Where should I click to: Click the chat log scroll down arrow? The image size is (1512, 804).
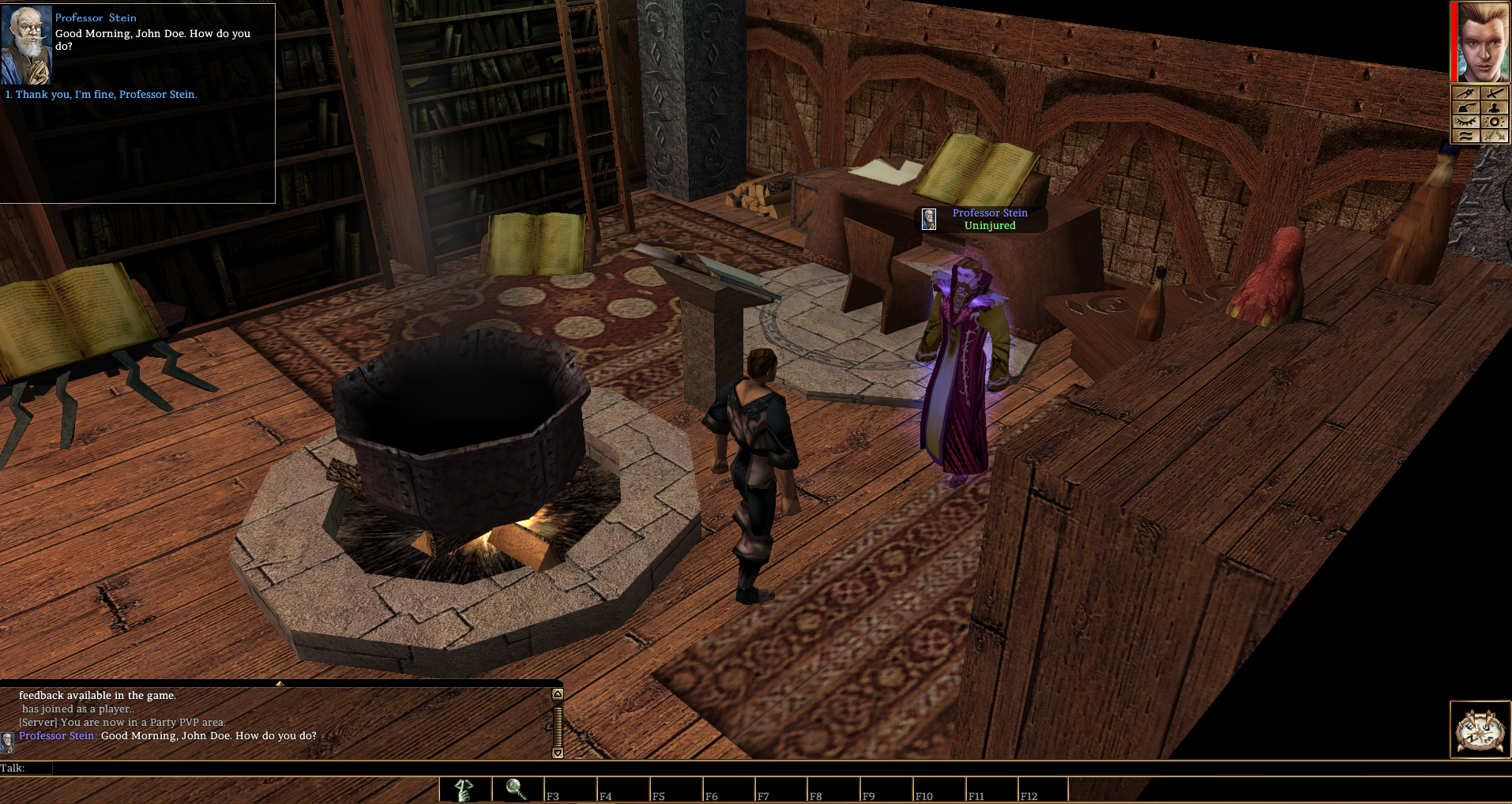558,753
